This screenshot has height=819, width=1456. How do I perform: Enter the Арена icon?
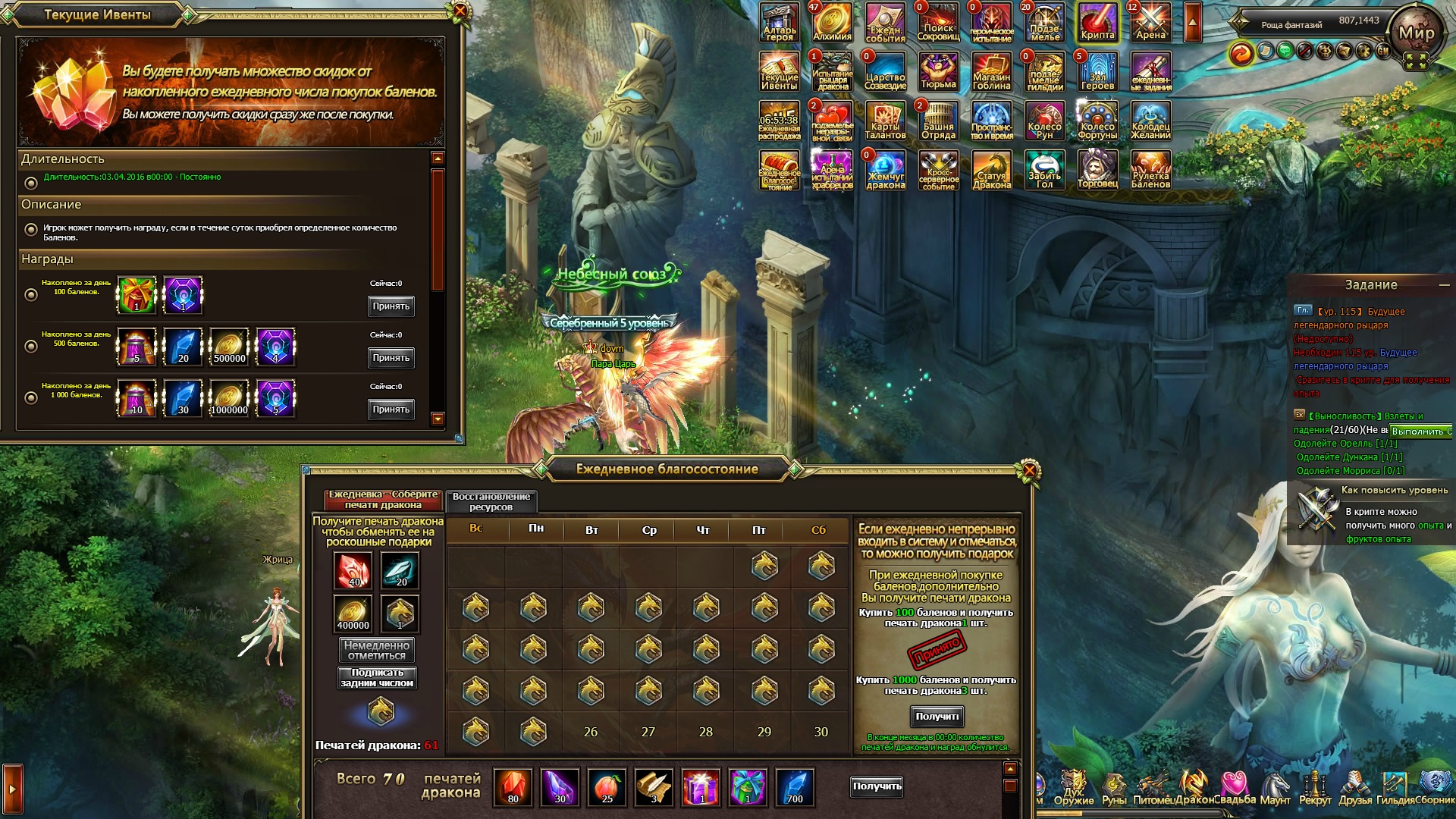click(x=1150, y=22)
